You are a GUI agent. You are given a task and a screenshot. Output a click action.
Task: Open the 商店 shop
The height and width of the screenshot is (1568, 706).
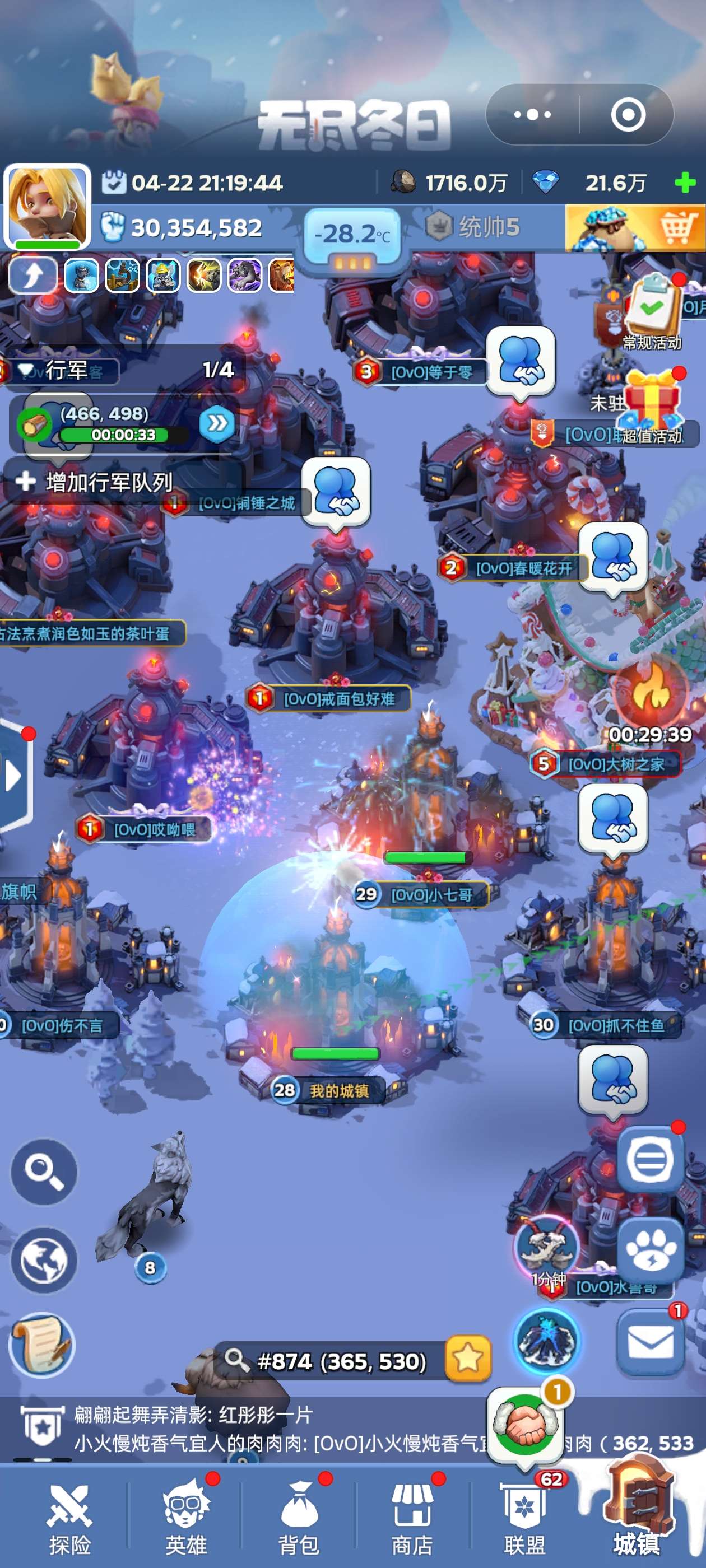point(412,1520)
